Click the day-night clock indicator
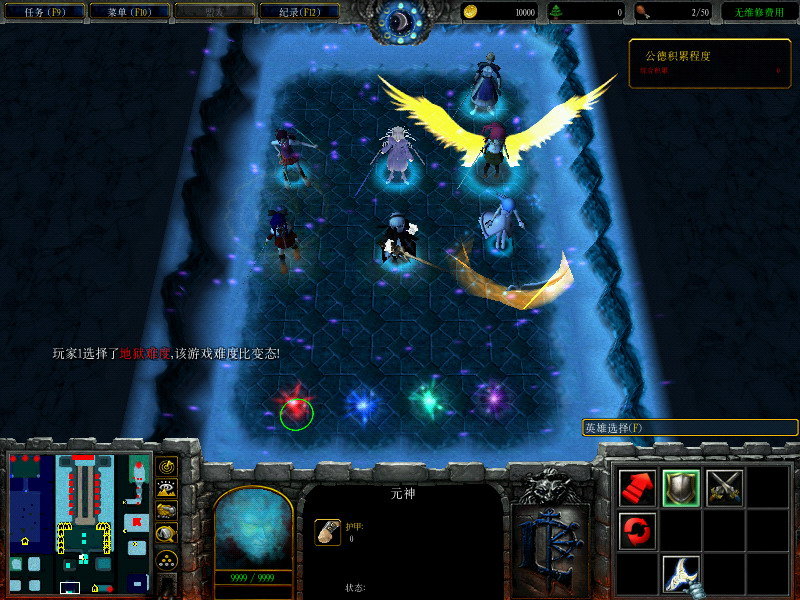 click(400, 20)
